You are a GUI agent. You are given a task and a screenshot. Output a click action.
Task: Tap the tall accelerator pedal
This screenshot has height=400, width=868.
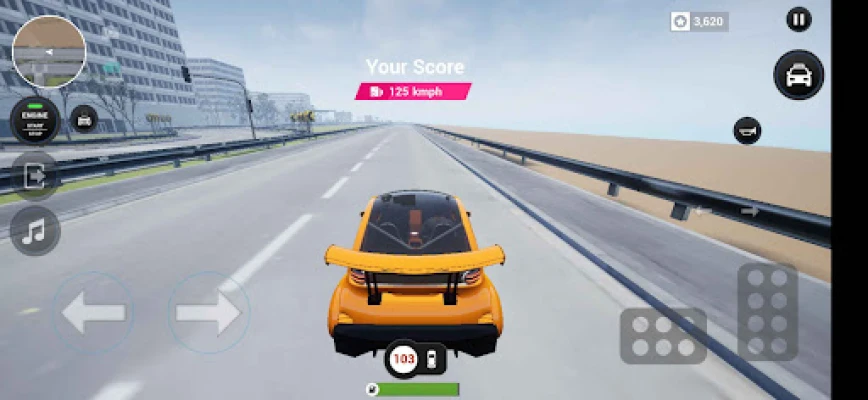pyautogui.click(x=767, y=312)
